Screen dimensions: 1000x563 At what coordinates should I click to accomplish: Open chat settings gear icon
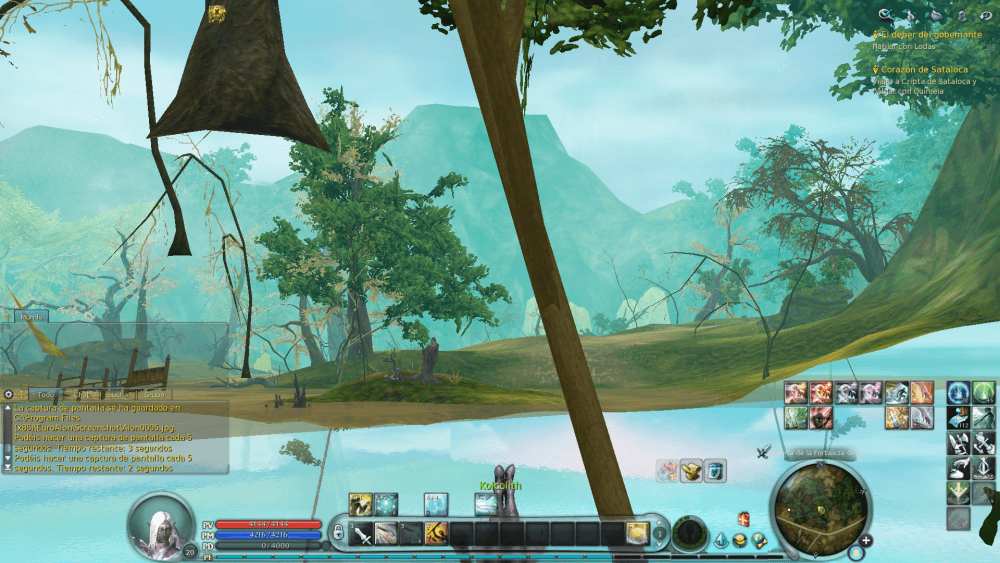tap(8, 394)
